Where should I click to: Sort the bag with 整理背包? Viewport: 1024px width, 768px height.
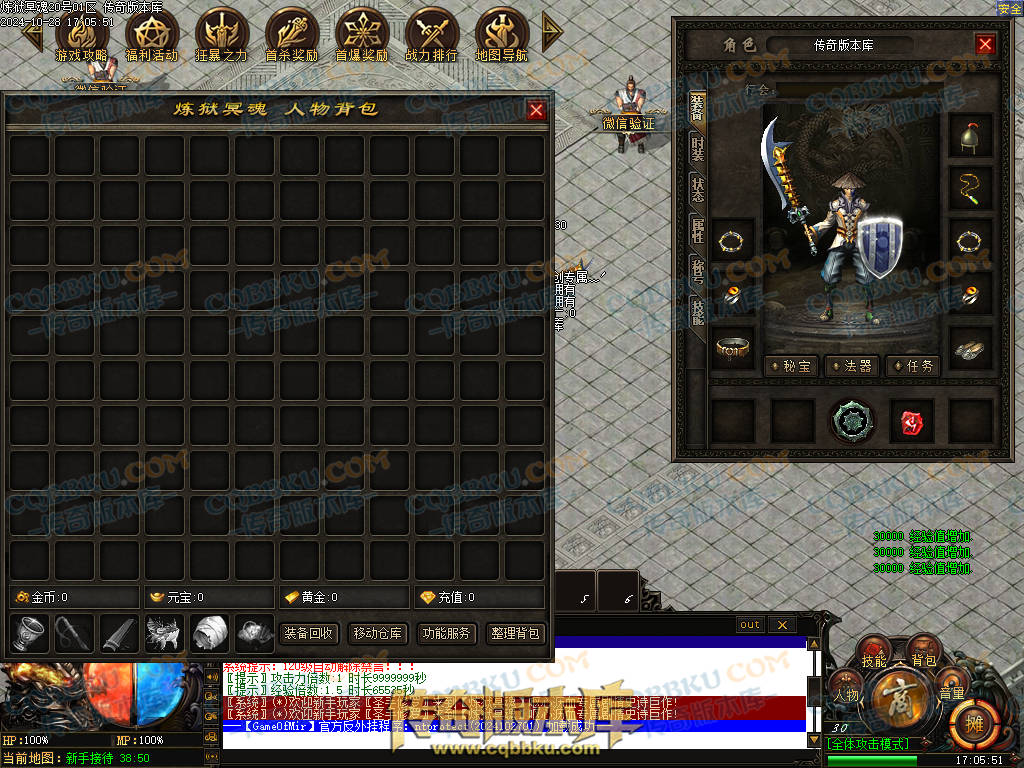coord(515,633)
